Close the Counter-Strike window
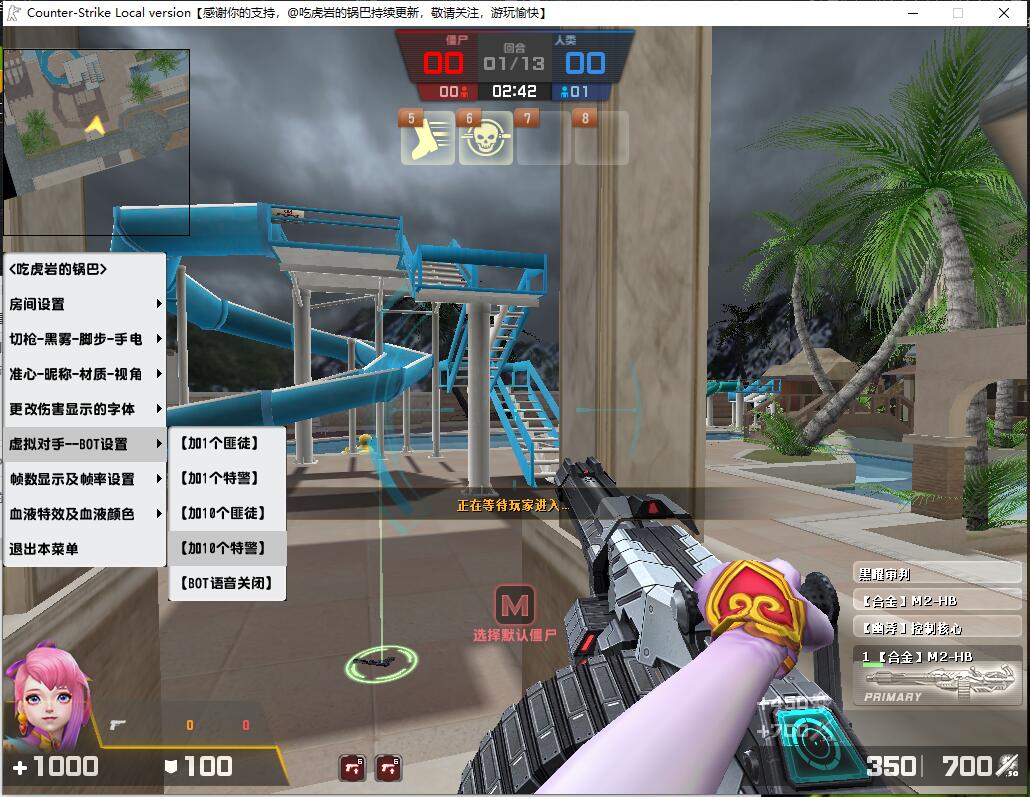This screenshot has width=1030, height=797. point(1004,13)
